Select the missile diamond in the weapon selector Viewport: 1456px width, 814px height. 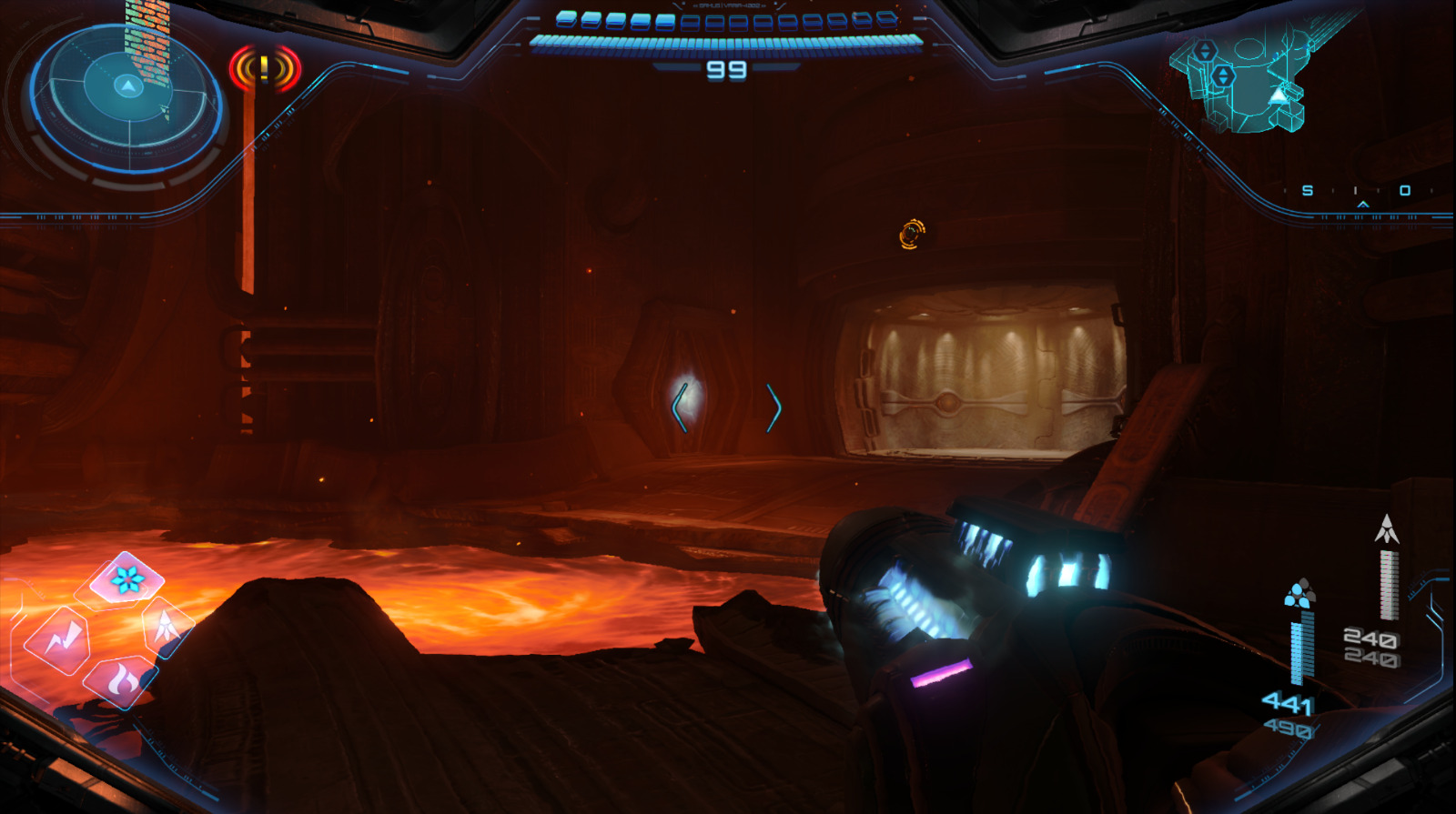point(167,625)
